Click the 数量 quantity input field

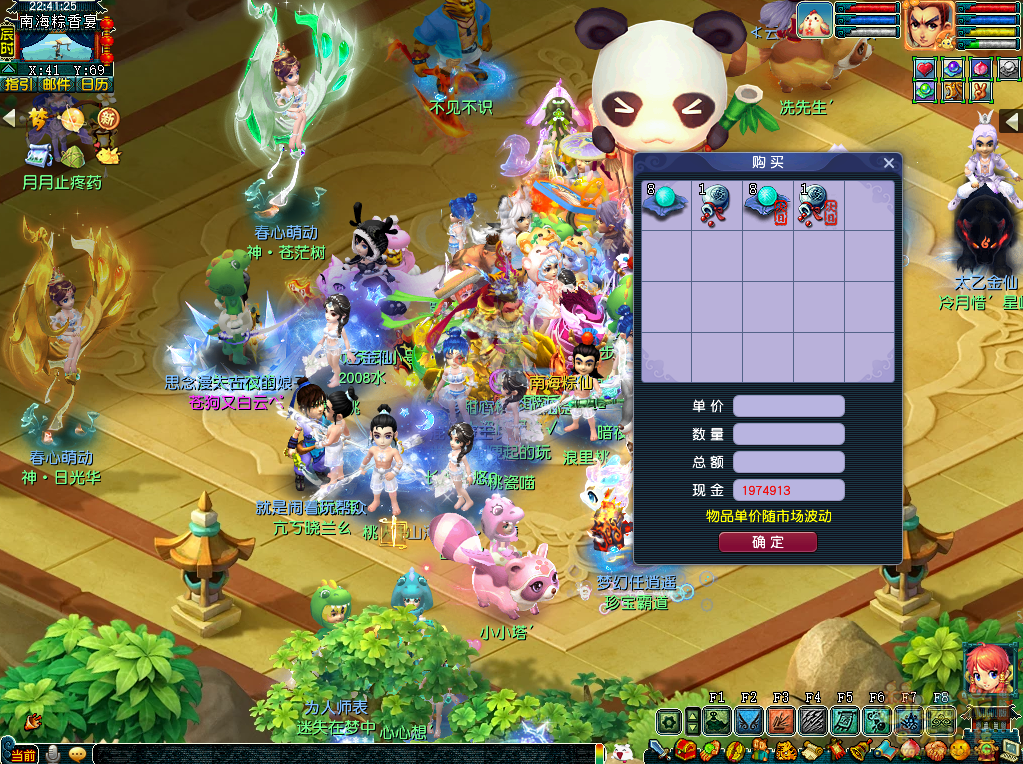pos(788,434)
